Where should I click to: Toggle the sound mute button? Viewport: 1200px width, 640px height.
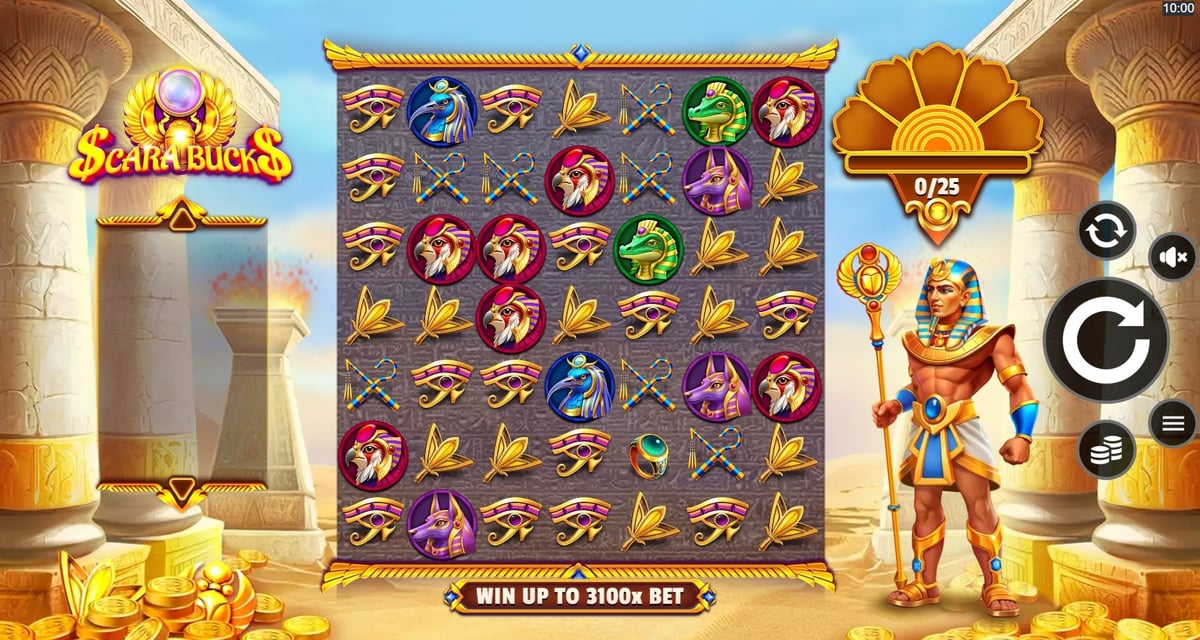coord(1170,257)
